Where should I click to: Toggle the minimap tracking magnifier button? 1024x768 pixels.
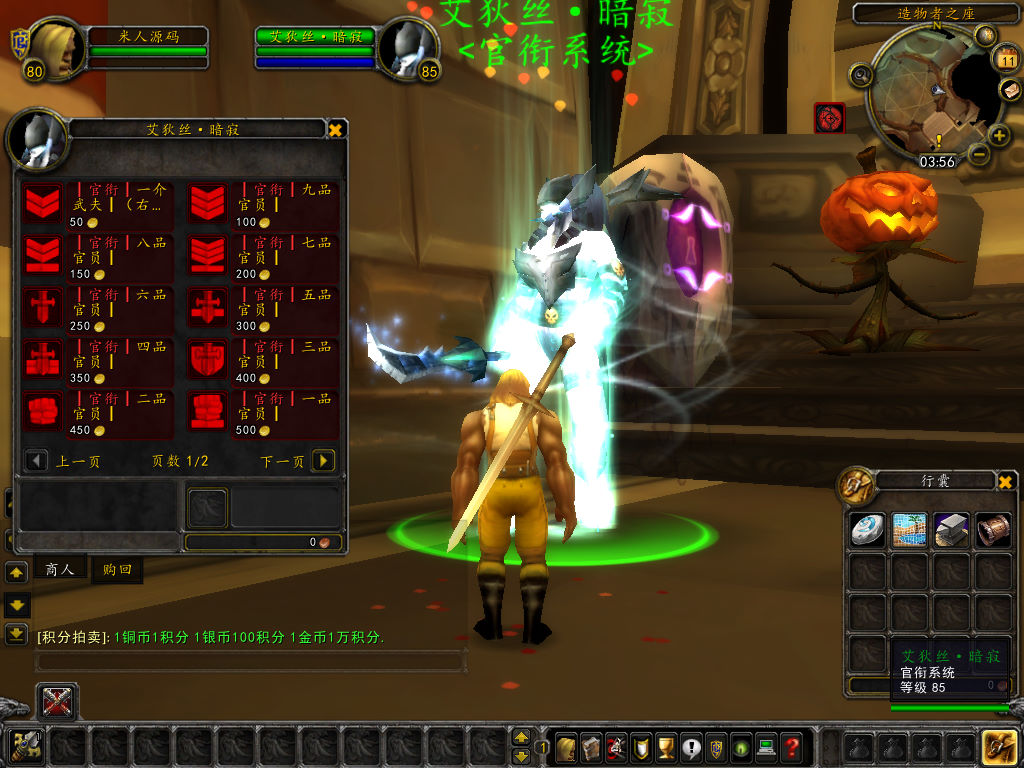860,74
